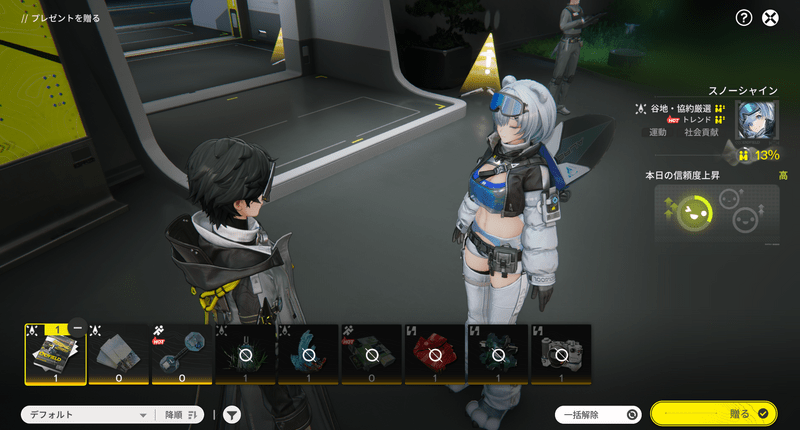Select the red boxing gloves gift
Screen dimensions: 800x430
pyautogui.click(x=434, y=354)
